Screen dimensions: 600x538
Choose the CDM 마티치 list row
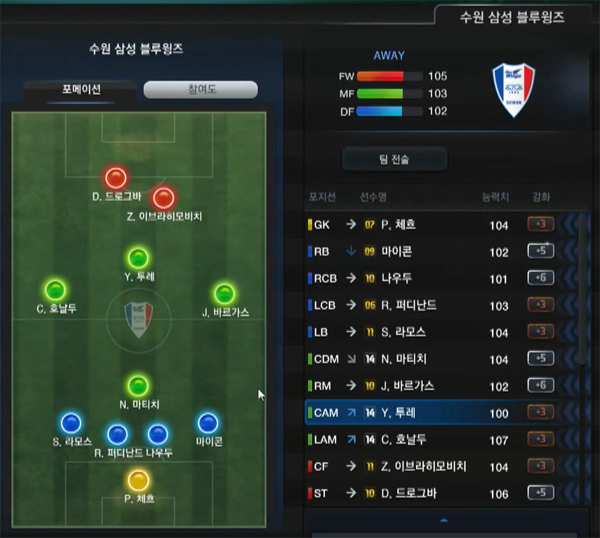tap(430, 359)
